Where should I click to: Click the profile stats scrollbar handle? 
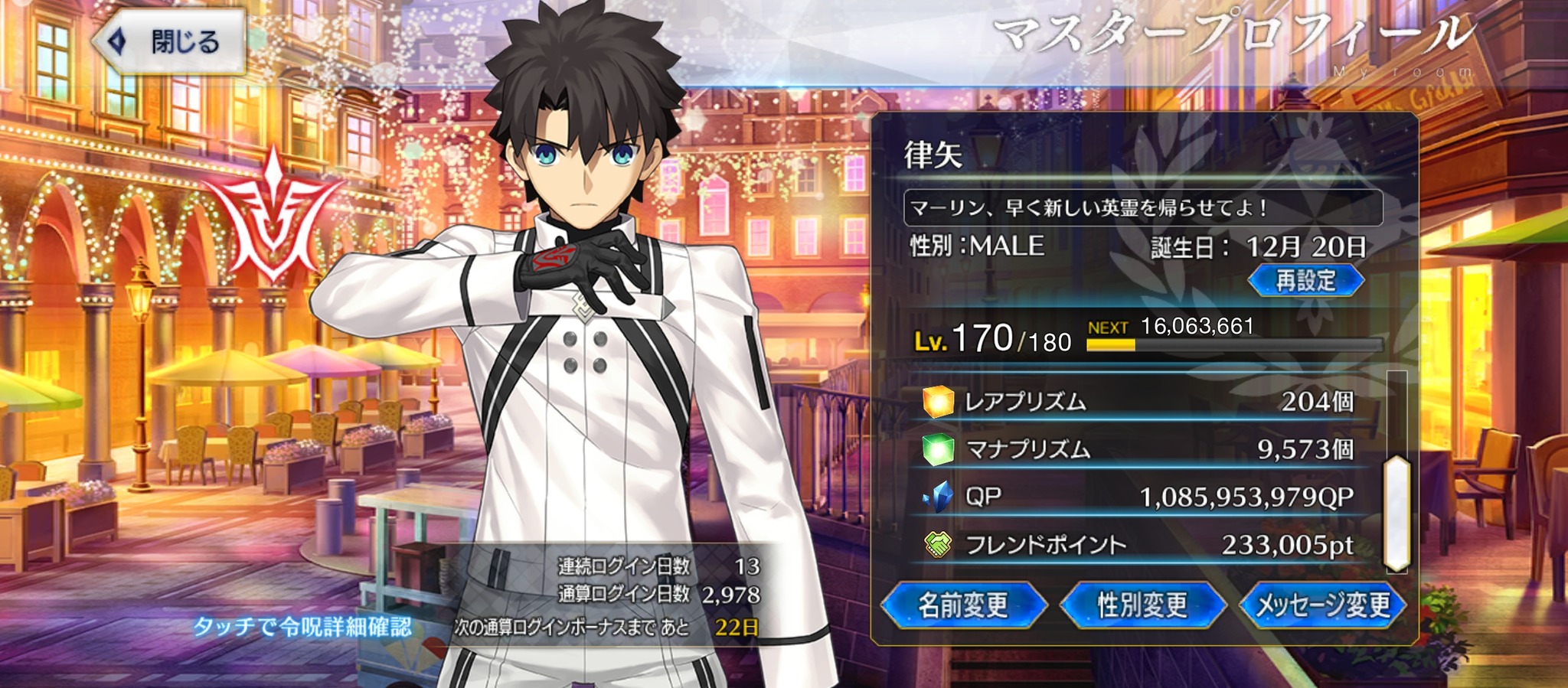pyautogui.click(x=1397, y=513)
